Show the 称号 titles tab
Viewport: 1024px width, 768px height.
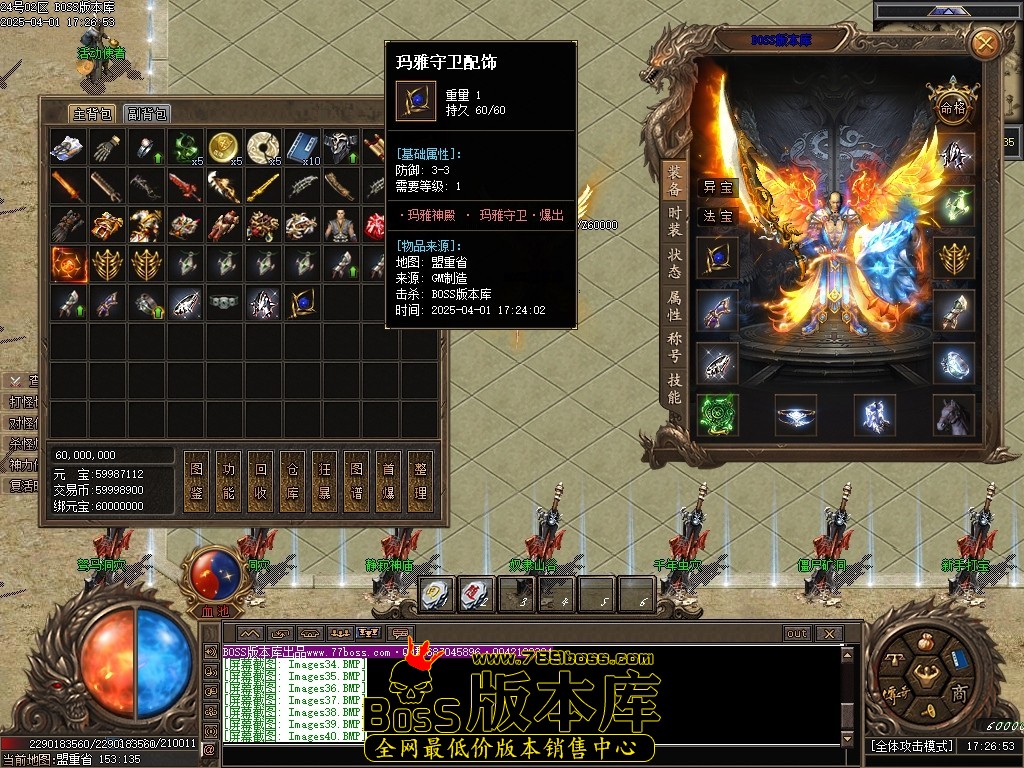675,347
